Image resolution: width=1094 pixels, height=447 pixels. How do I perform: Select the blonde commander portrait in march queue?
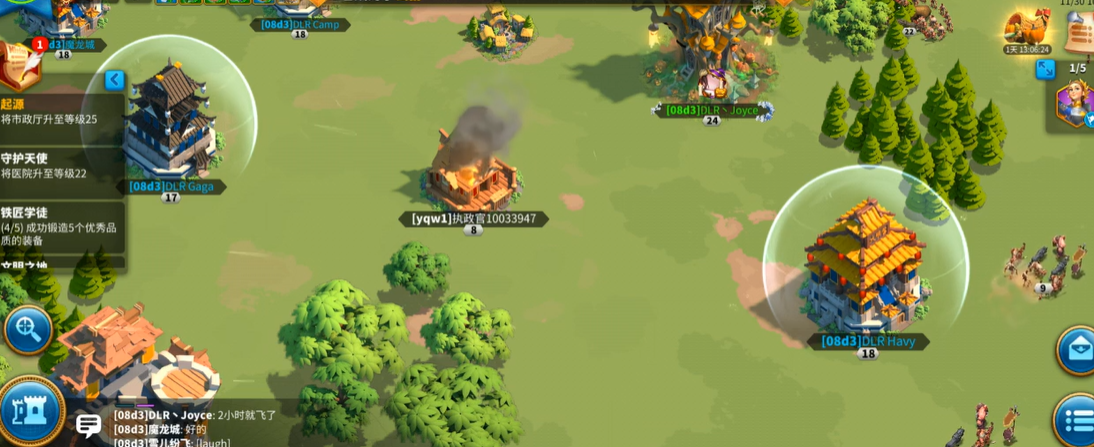[1075, 104]
